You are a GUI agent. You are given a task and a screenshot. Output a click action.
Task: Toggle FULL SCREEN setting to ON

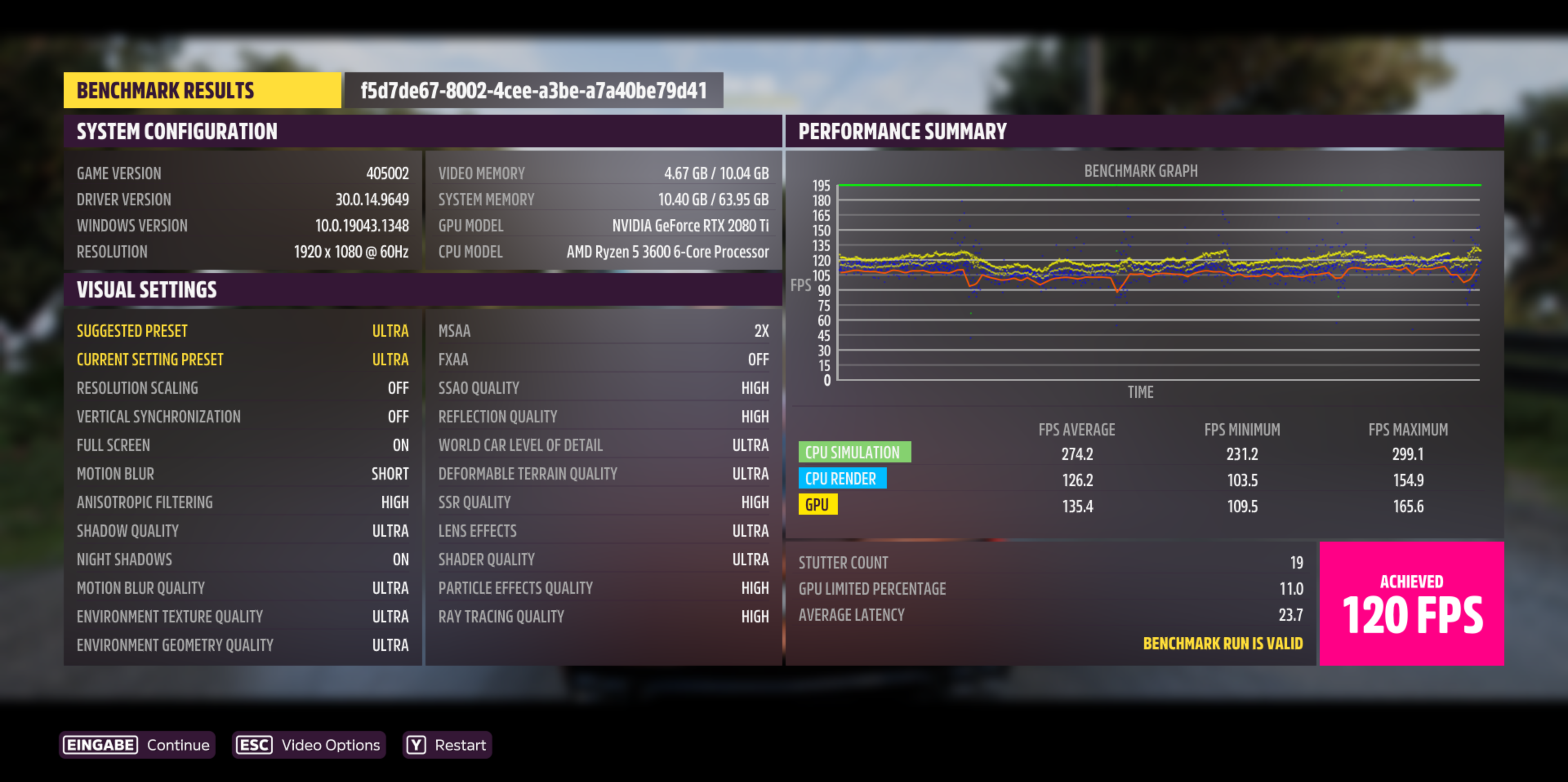point(243,445)
